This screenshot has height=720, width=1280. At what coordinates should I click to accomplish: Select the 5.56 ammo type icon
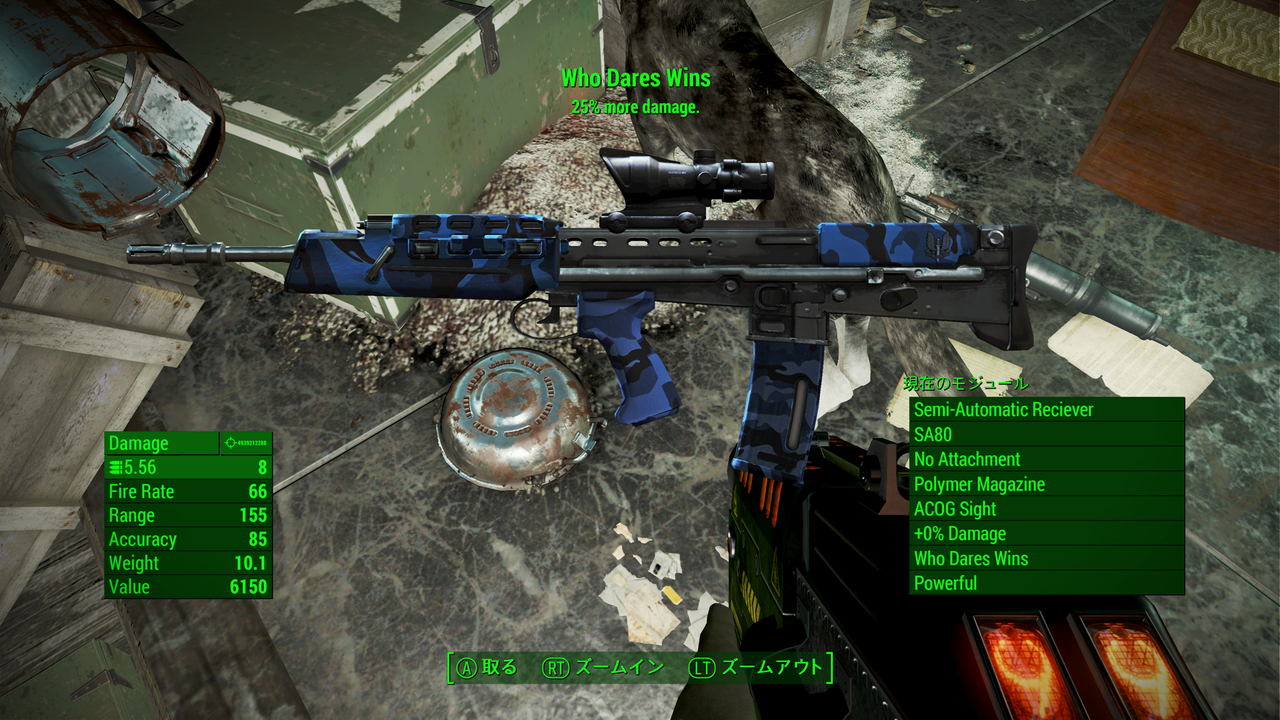coord(119,466)
